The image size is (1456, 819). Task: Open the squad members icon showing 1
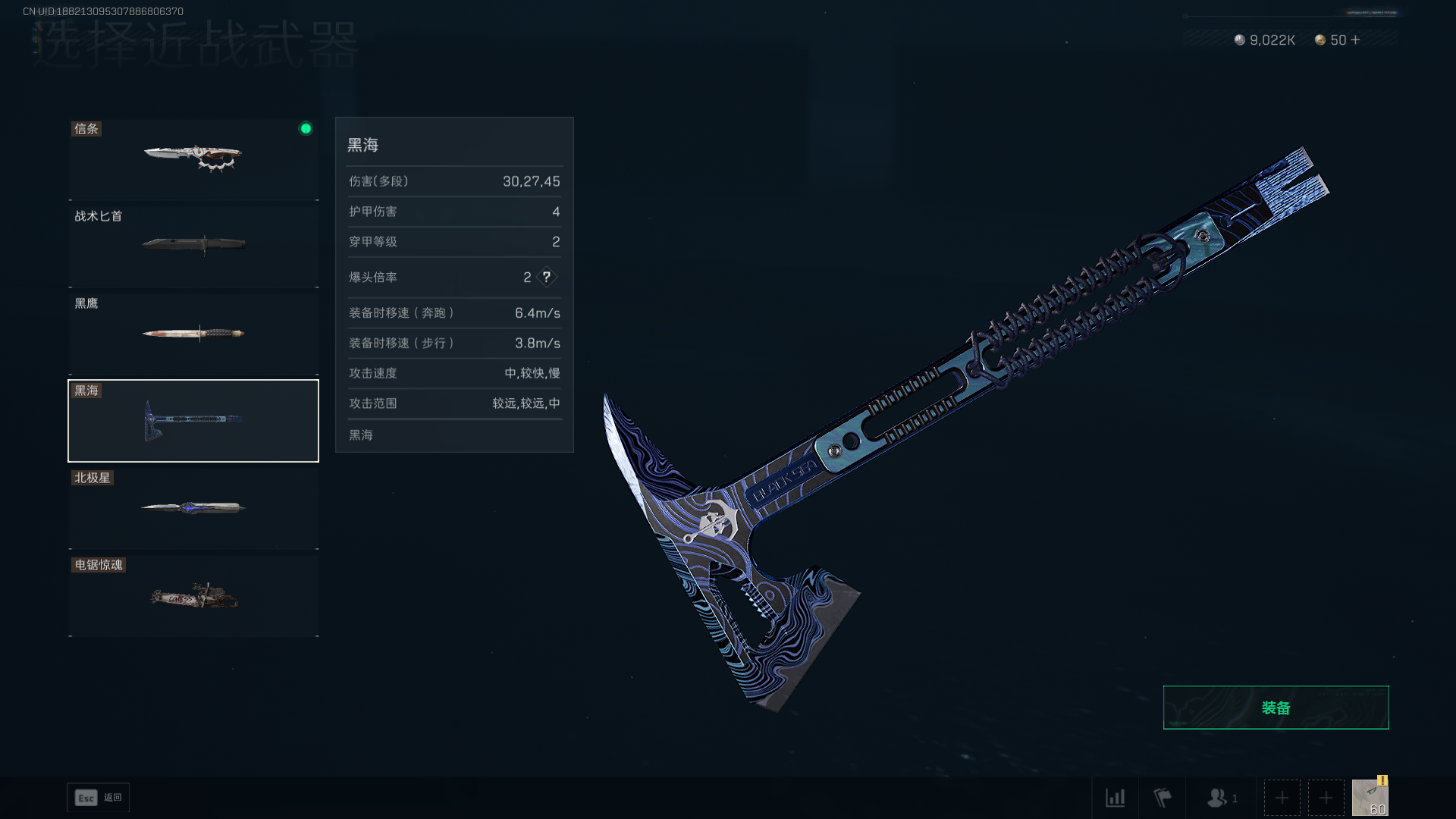point(1219,798)
